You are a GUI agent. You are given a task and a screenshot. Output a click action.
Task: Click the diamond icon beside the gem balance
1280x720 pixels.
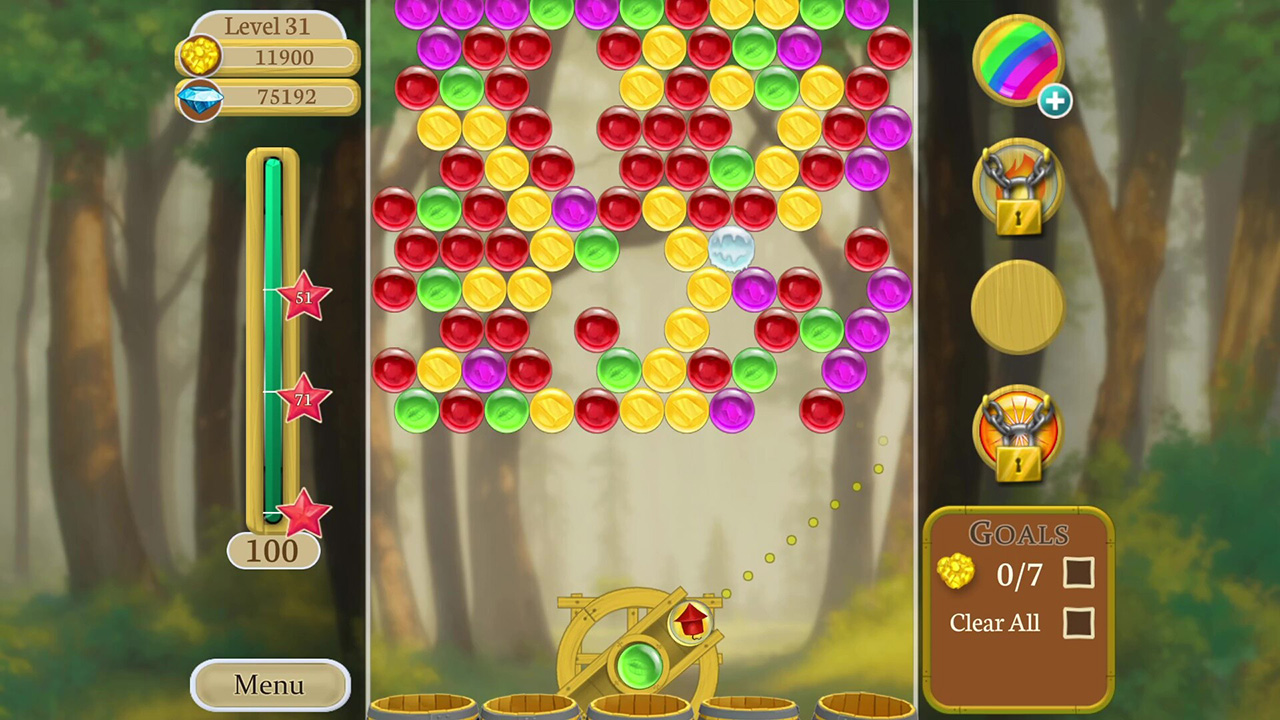(x=199, y=97)
